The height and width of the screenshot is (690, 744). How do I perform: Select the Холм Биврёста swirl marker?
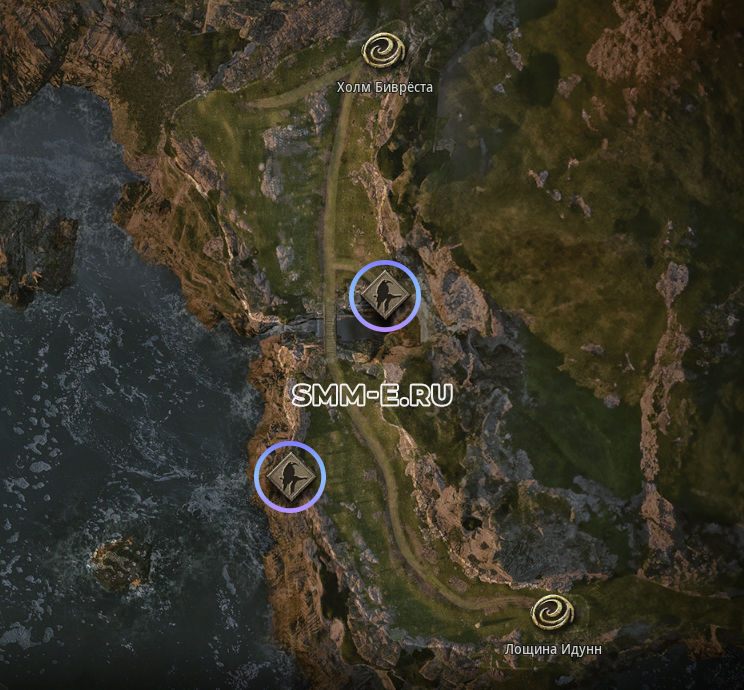pyautogui.click(x=383, y=51)
